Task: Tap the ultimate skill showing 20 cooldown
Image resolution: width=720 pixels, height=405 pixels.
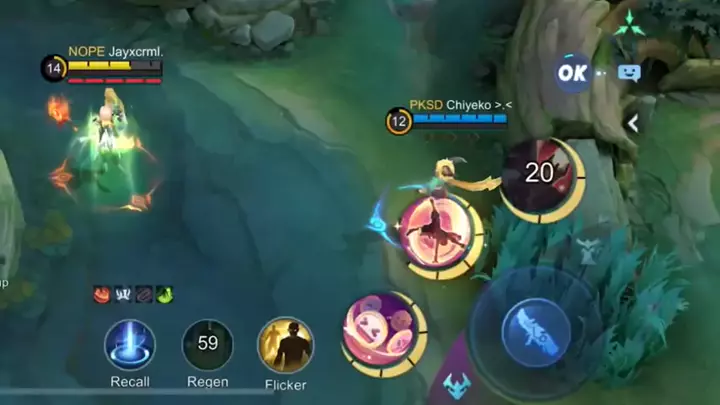Action: pos(539,175)
